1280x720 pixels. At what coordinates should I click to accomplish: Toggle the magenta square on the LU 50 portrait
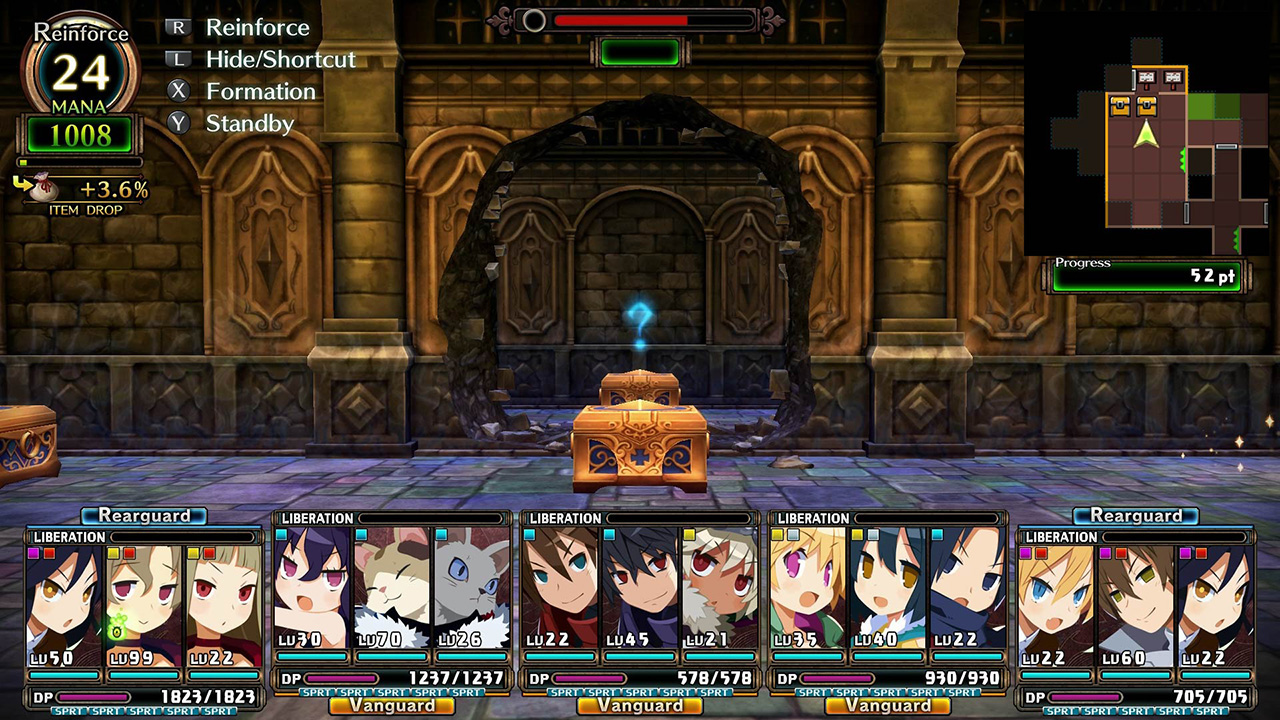(x=34, y=553)
